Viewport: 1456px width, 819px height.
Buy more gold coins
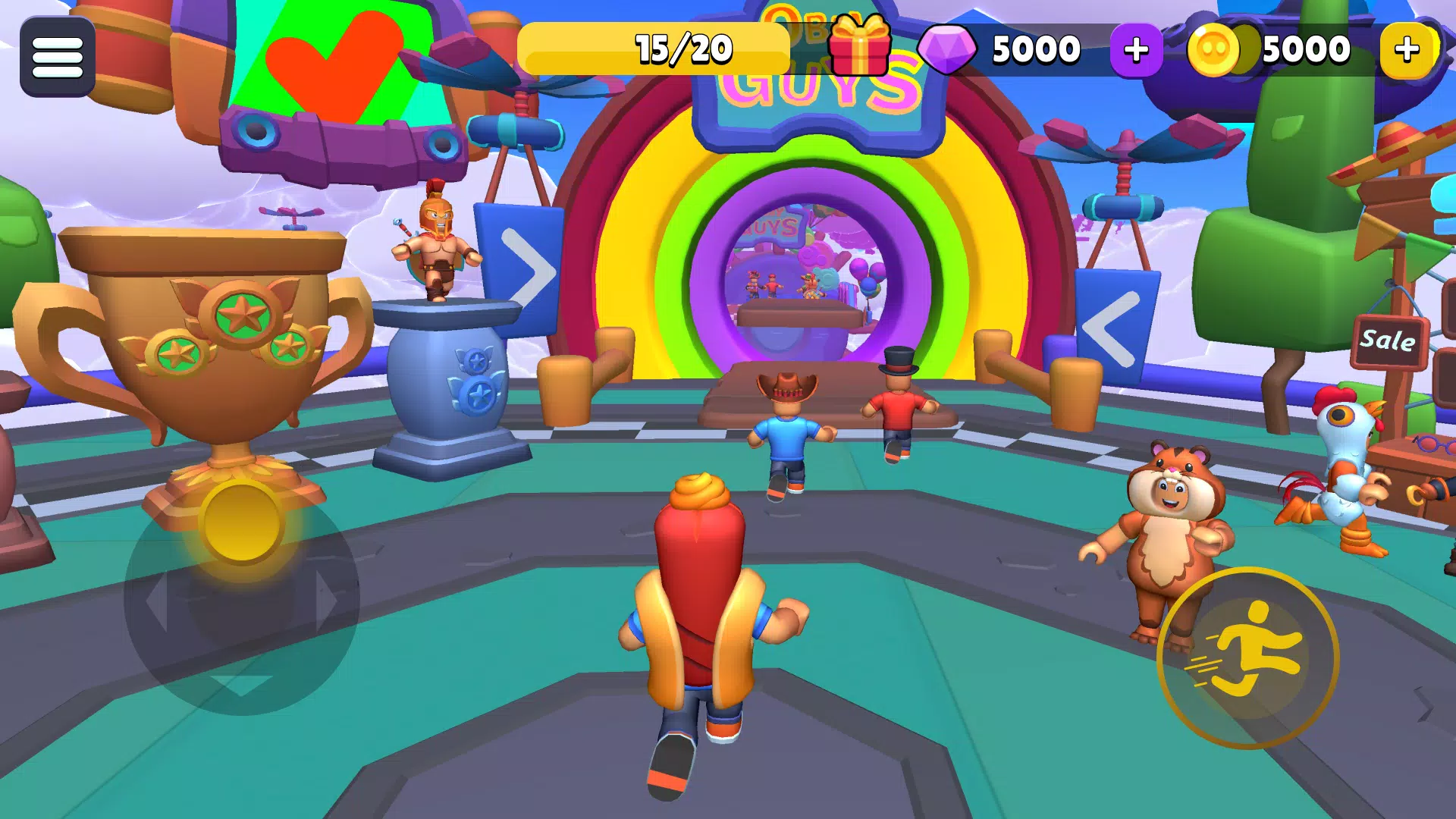[1407, 50]
